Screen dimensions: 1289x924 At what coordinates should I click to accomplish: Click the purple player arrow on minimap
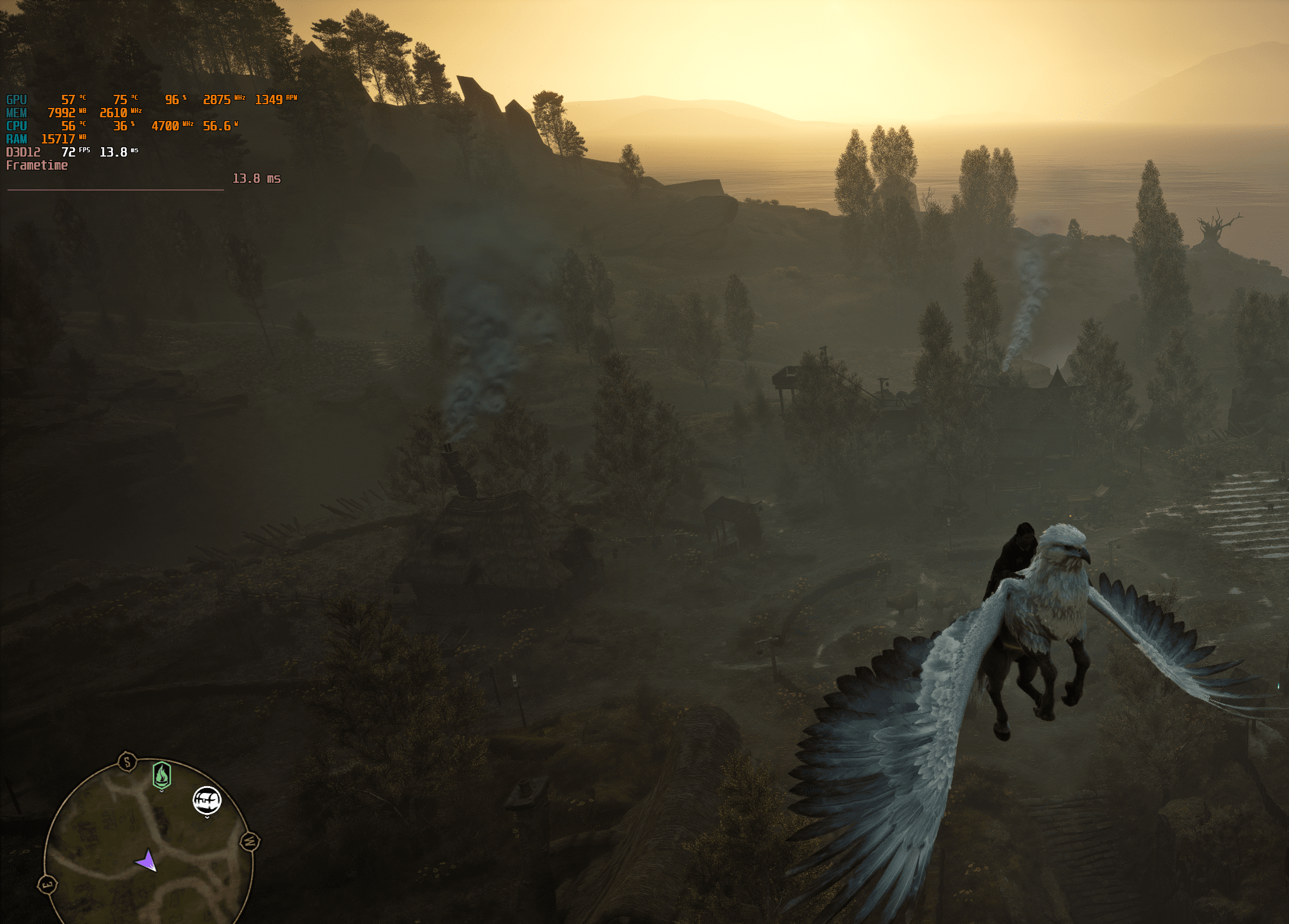(146, 861)
